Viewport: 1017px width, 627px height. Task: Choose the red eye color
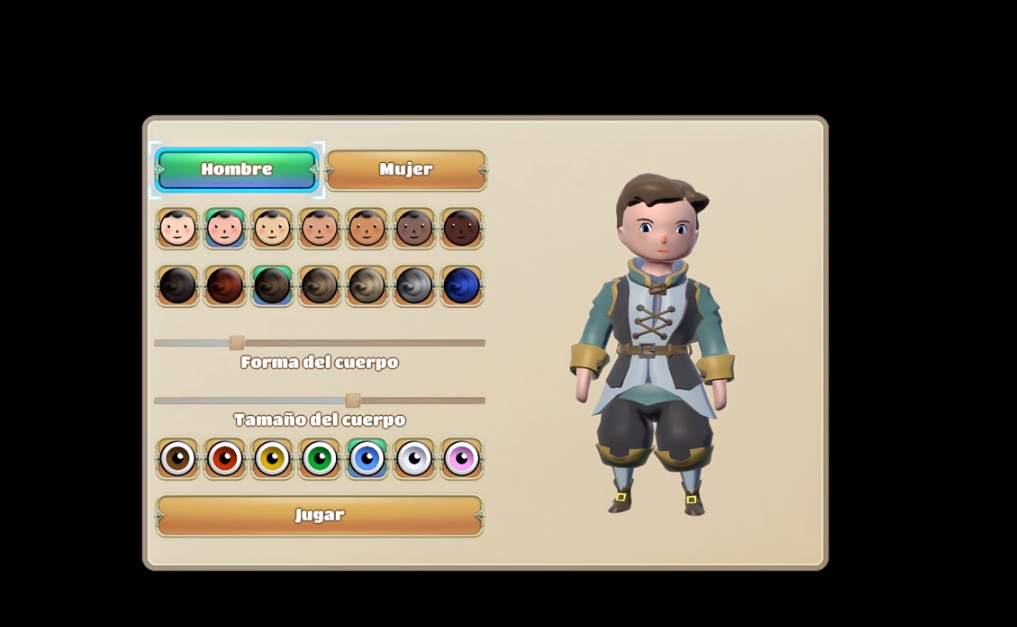[225, 459]
